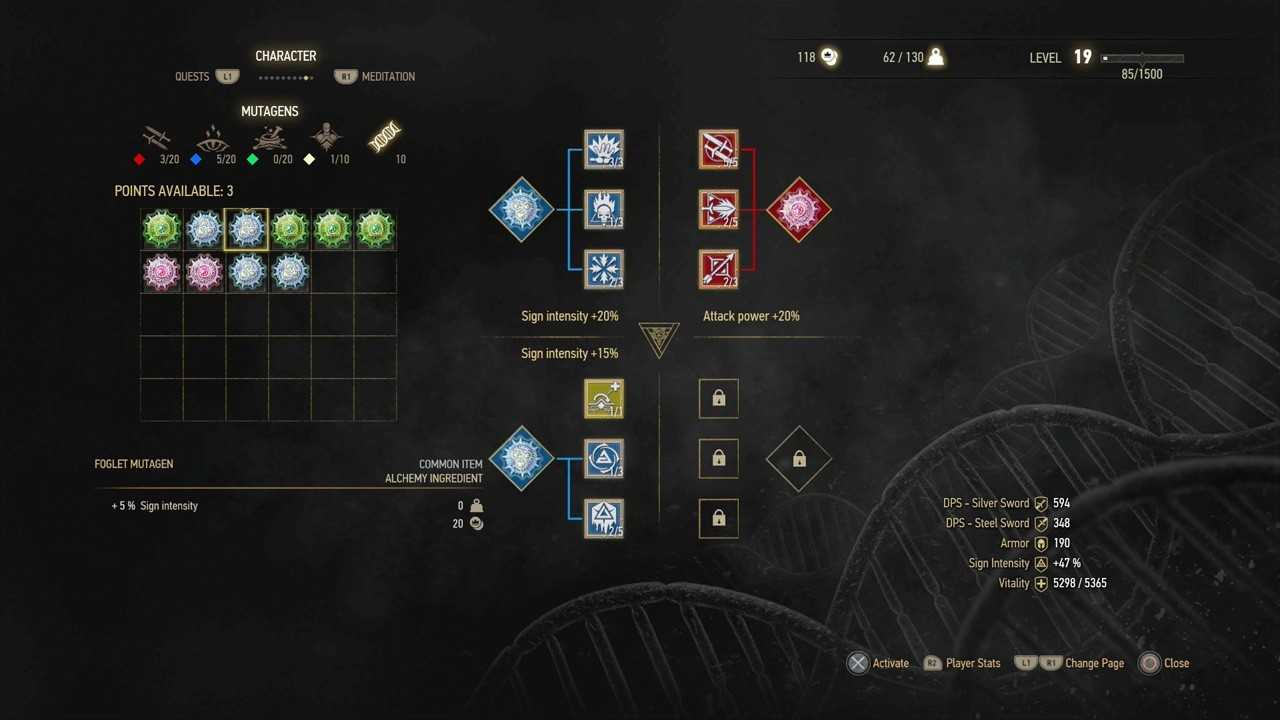Screen dimensions: 1280x720
Task: Select the blue flaming hand skill slot
Action: pyautogui.click(x=604, y=150)
